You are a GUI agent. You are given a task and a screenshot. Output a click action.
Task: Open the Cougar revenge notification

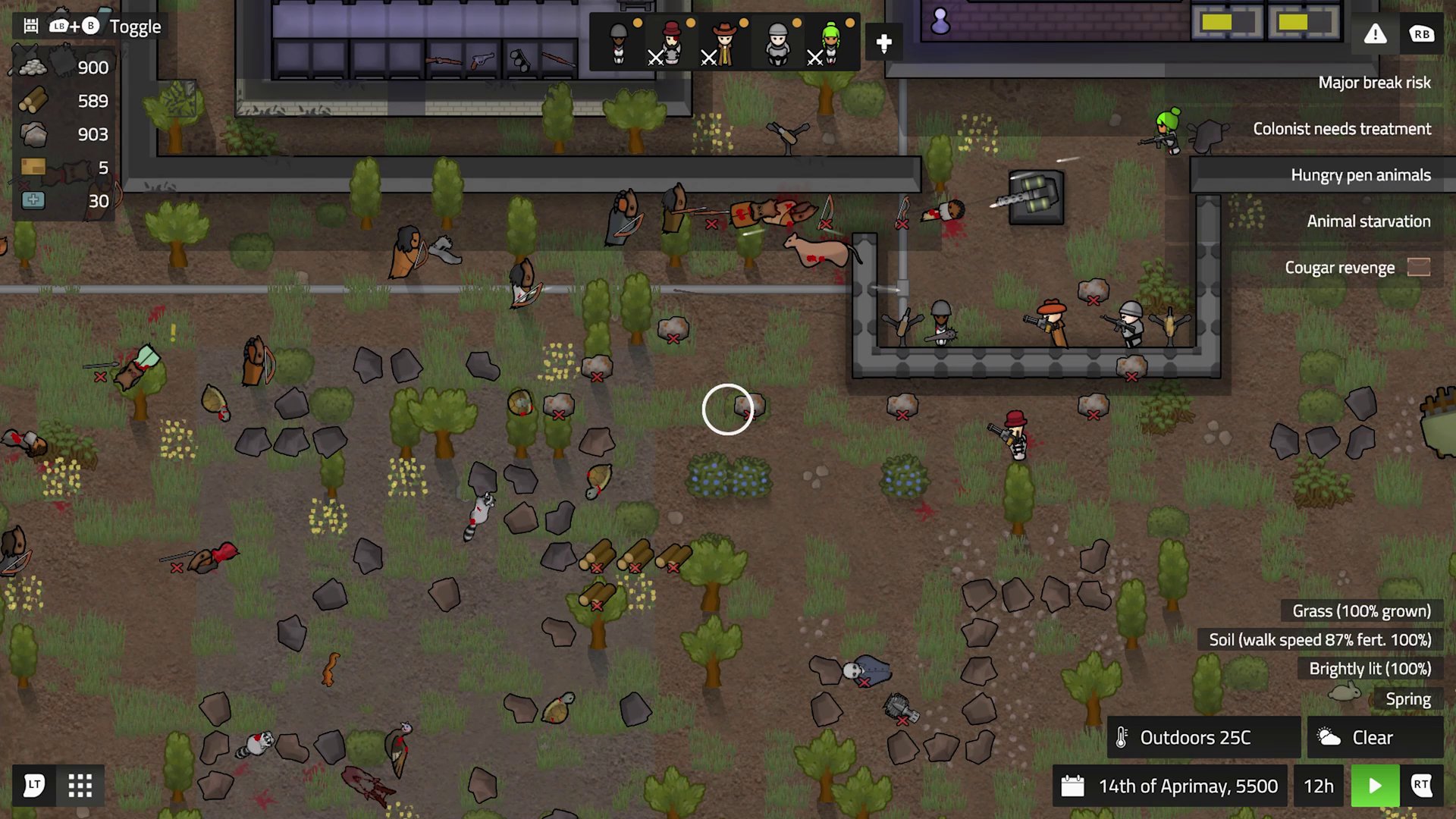pyautogui.click(x=1339, y=268)
